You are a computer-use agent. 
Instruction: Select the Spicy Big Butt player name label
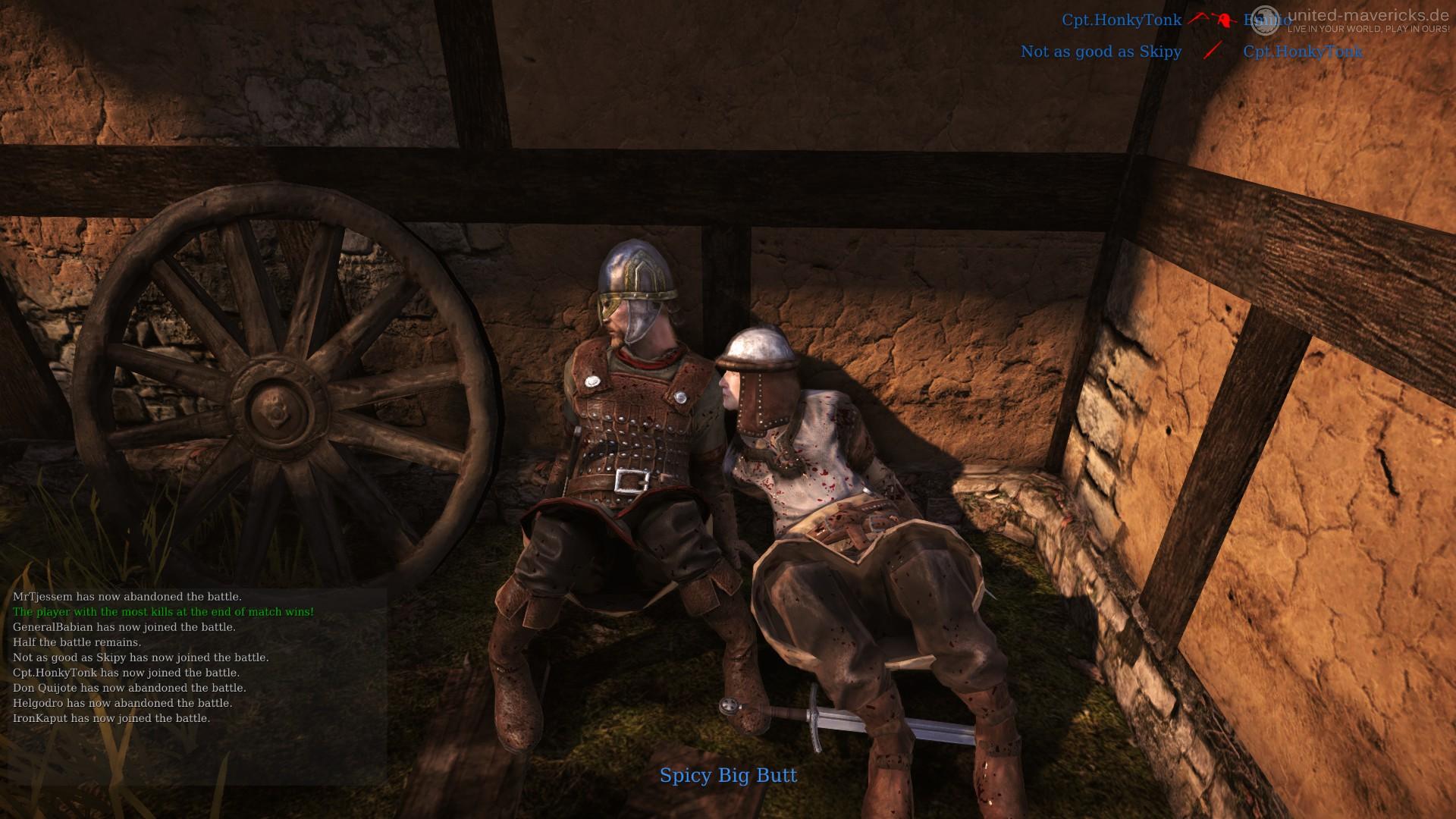click(728, 775)
